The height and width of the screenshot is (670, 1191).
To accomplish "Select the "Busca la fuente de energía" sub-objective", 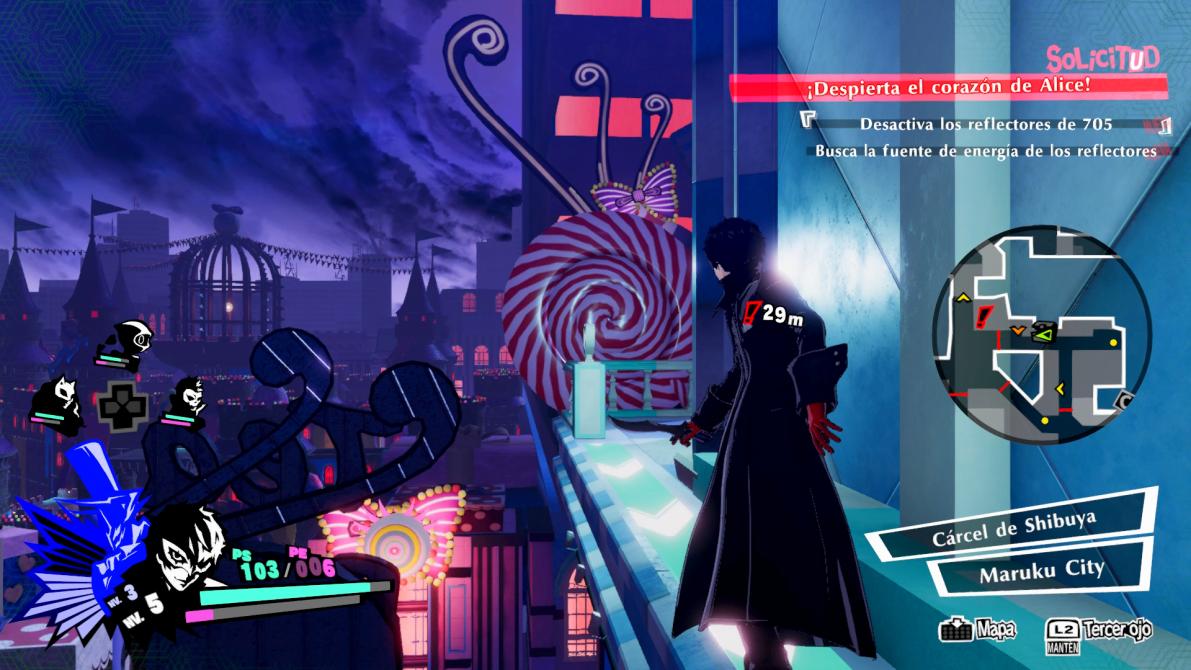I will coord(985,151).
